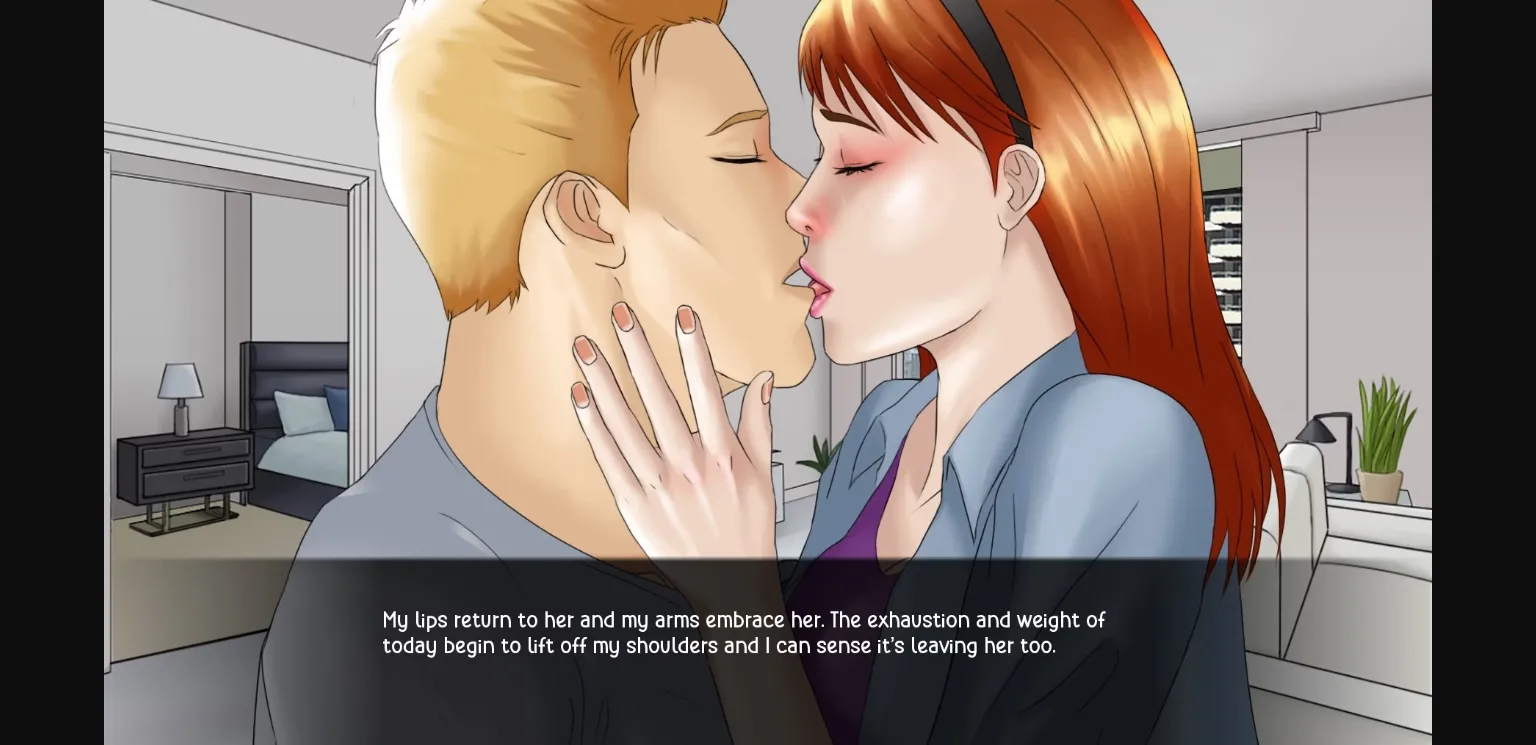Image resolution: width=1536 pixels, height=745 pixels.
Task: Click the dark area left of the game screen
Action: click(x=50, y=370)
